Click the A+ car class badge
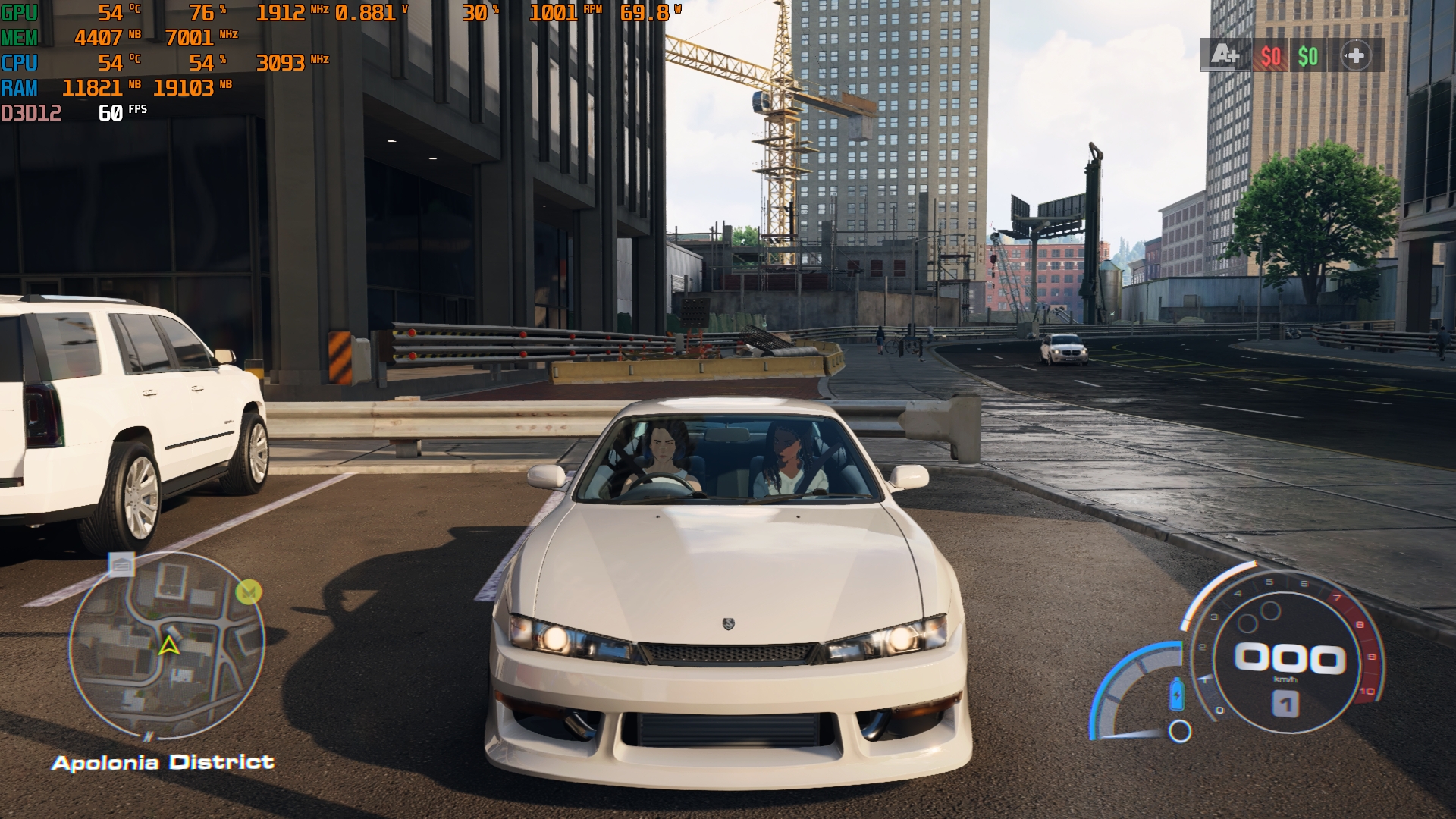 point(1225,55)
